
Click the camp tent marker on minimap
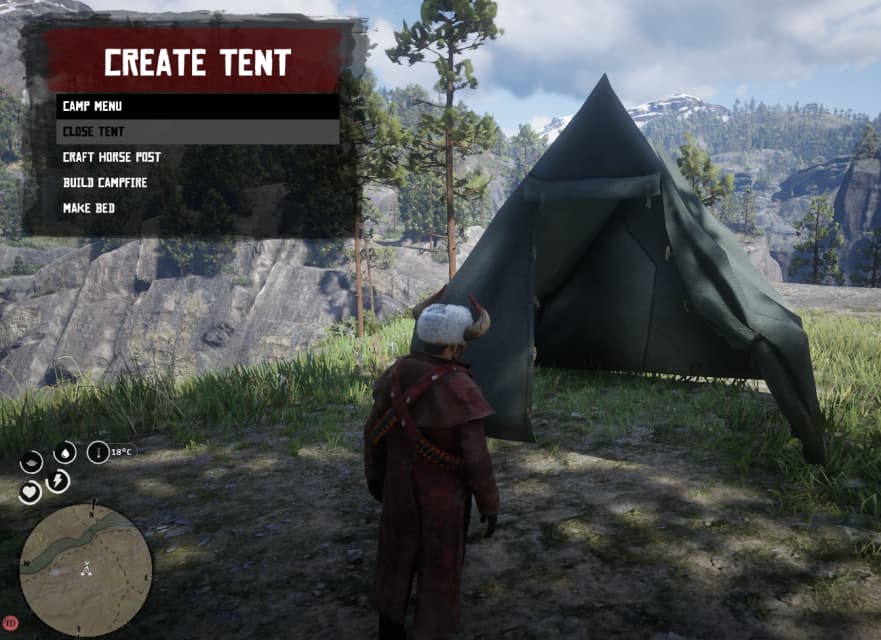pos(87,570)
